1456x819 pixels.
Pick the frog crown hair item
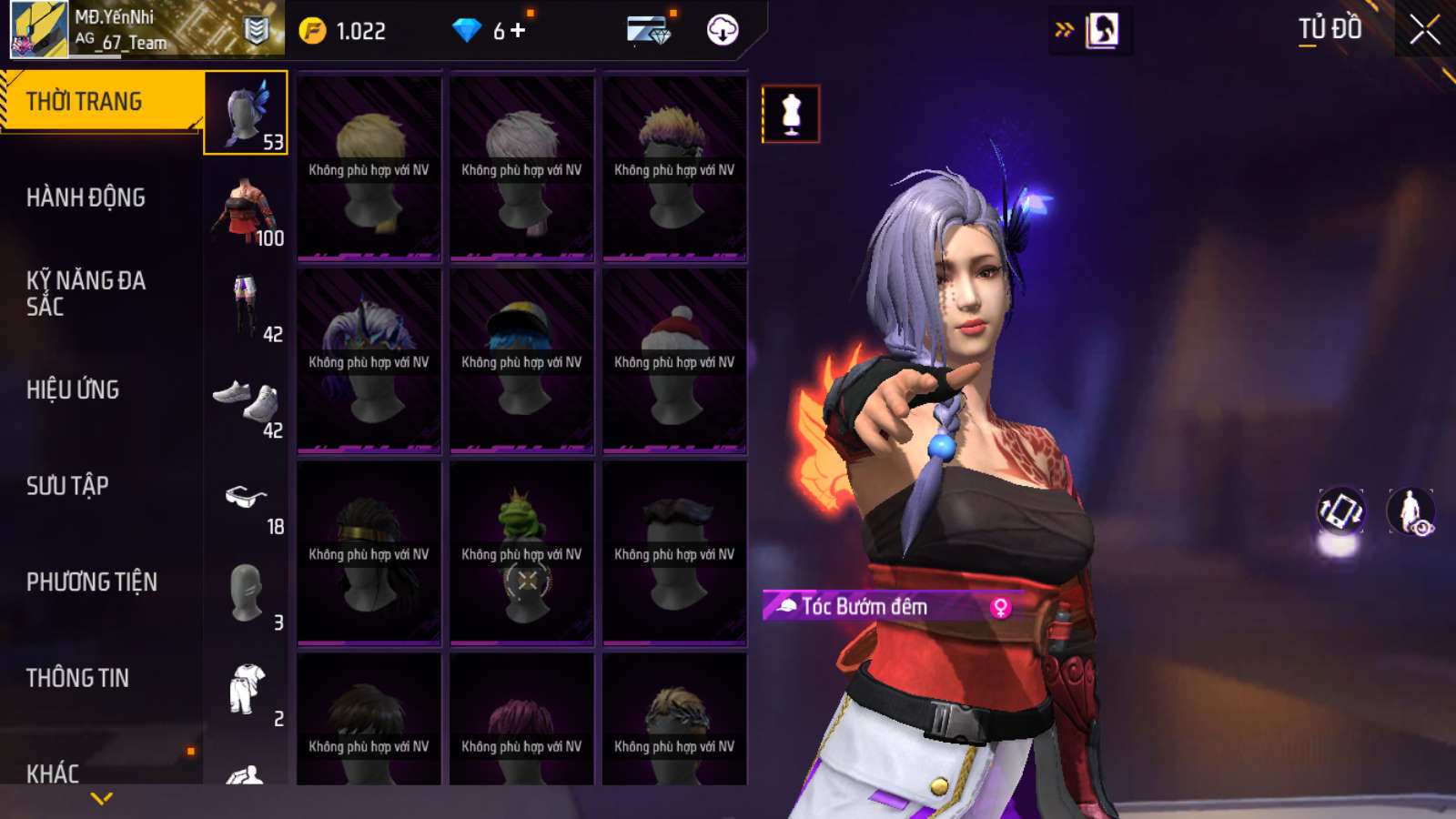point(521,553)
